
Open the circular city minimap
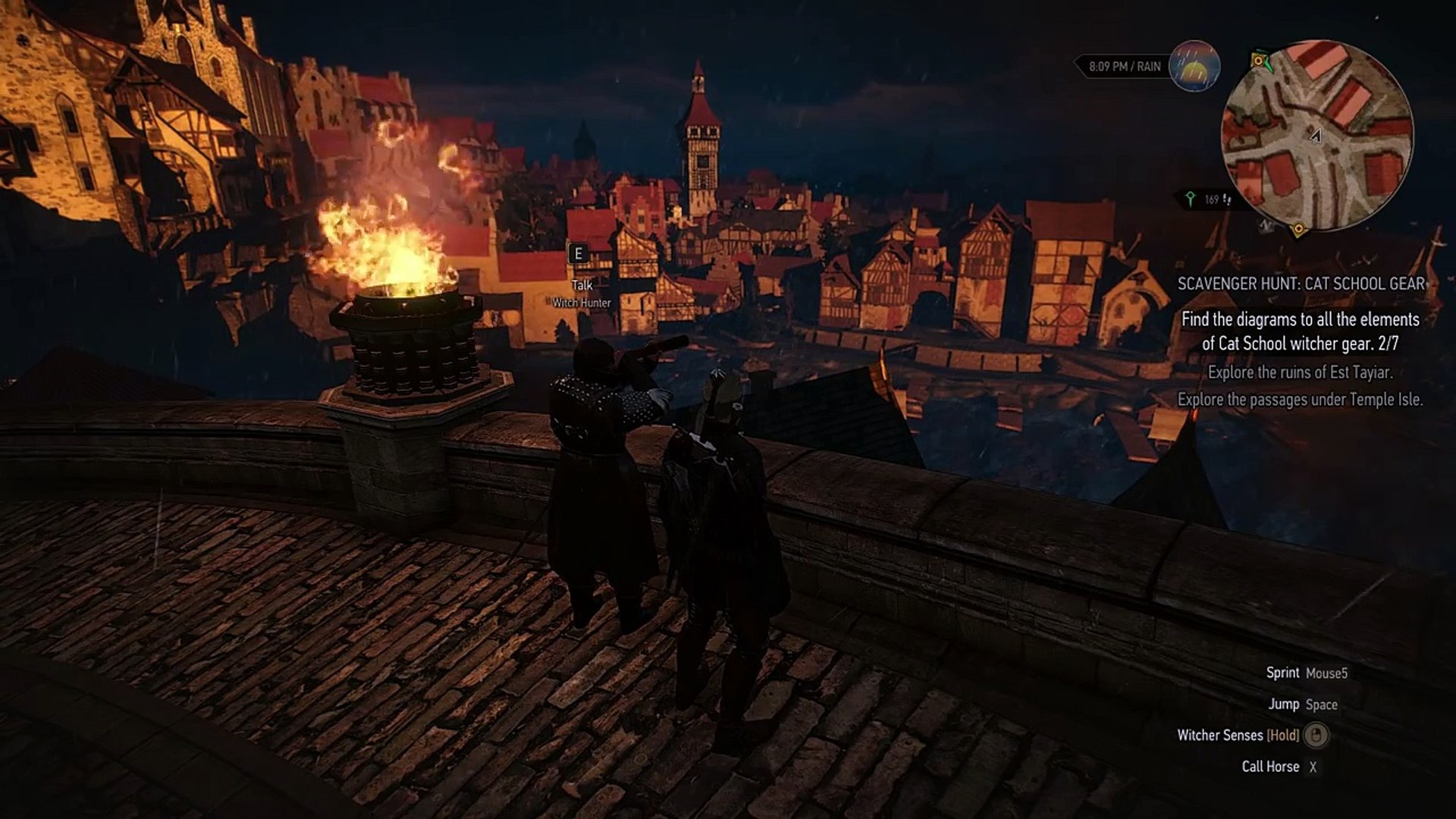pyautogui.click(x=1317, y=136)
